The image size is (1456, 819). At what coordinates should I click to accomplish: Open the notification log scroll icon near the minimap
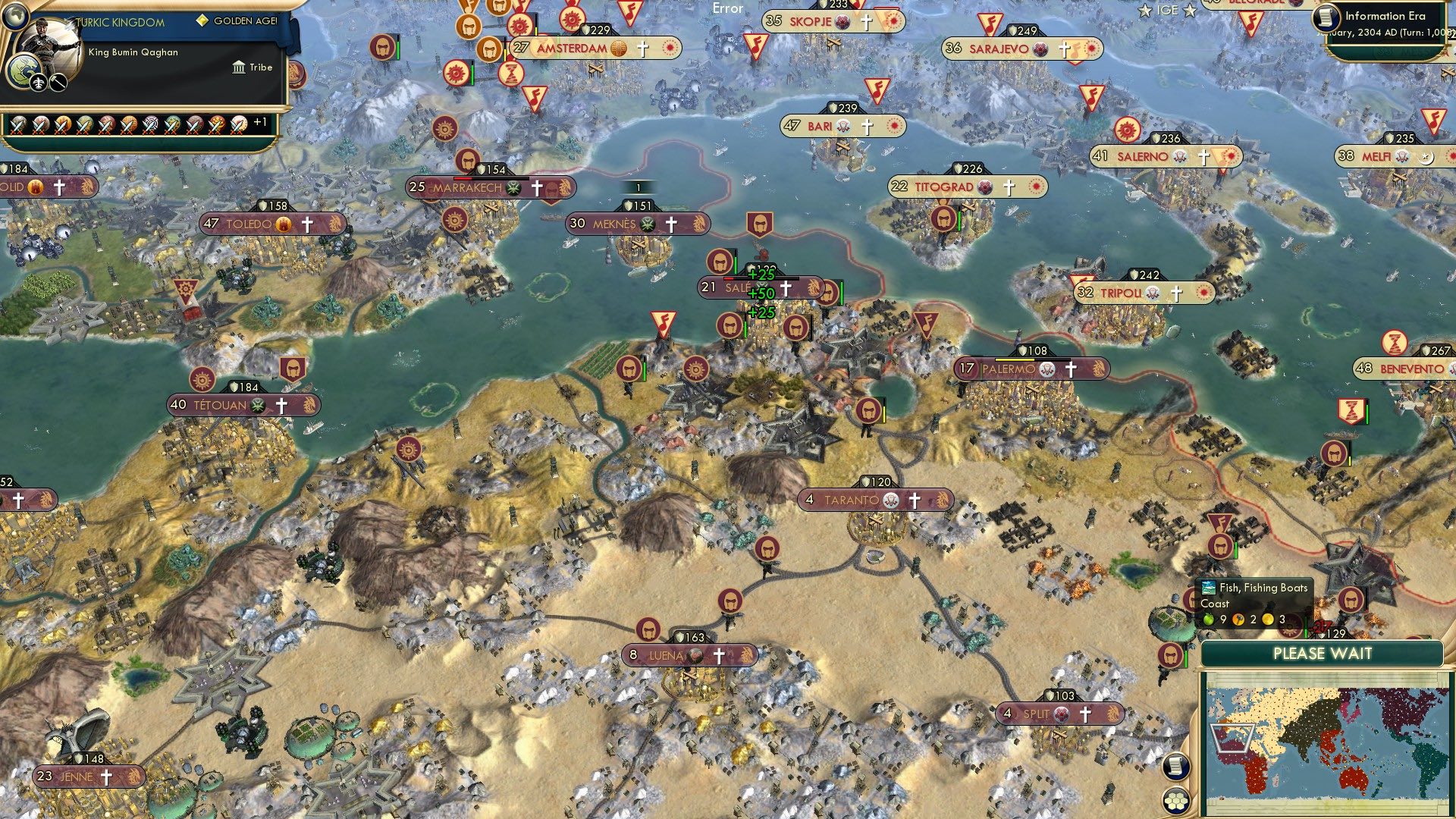[x=1176, y=767]
